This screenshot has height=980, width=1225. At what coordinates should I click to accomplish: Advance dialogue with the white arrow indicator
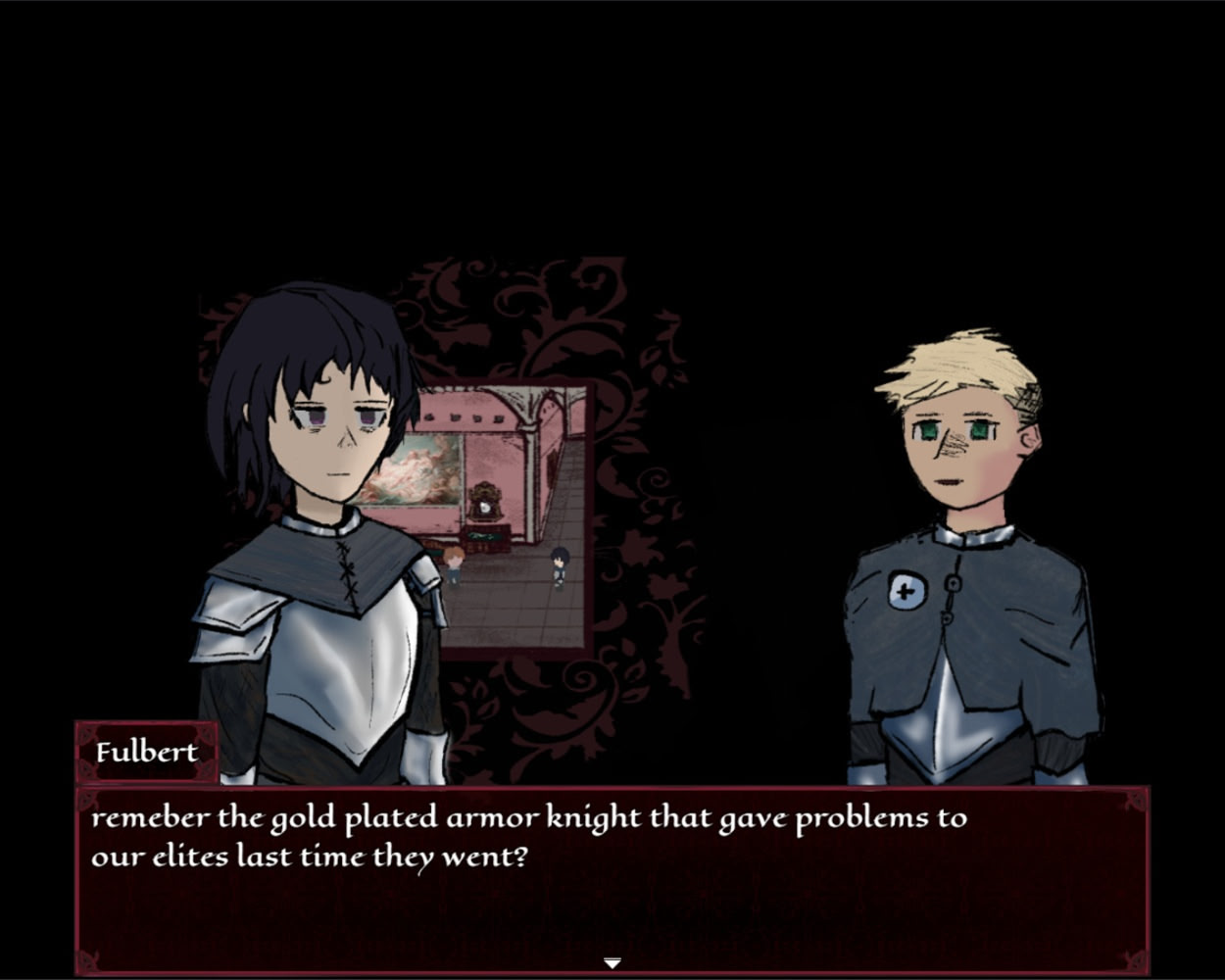pyautogui.click(x=612, y=963)
